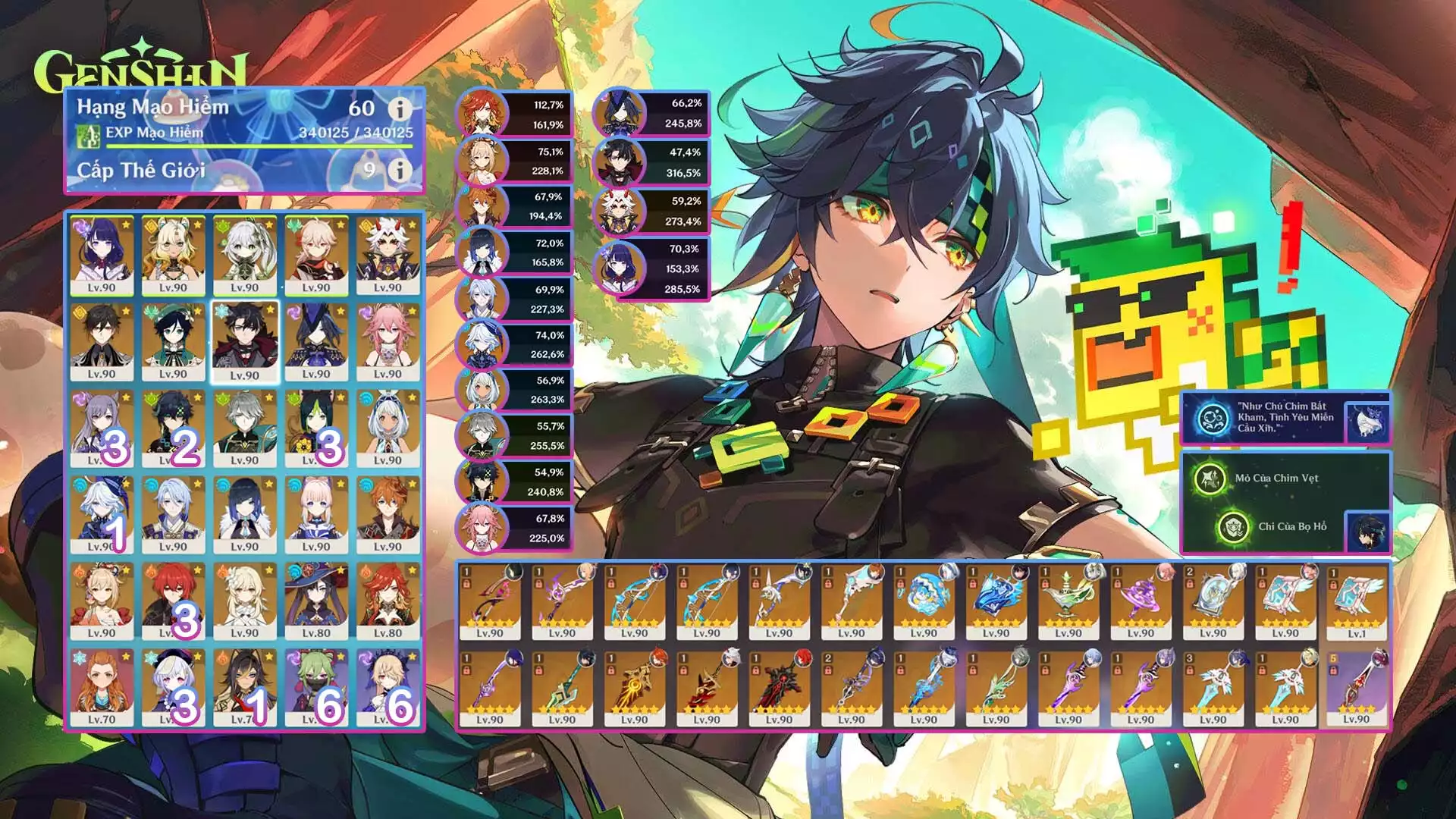
Task: Select the Lv.70 Aloy character card
Action: click(x=102, y=687)
